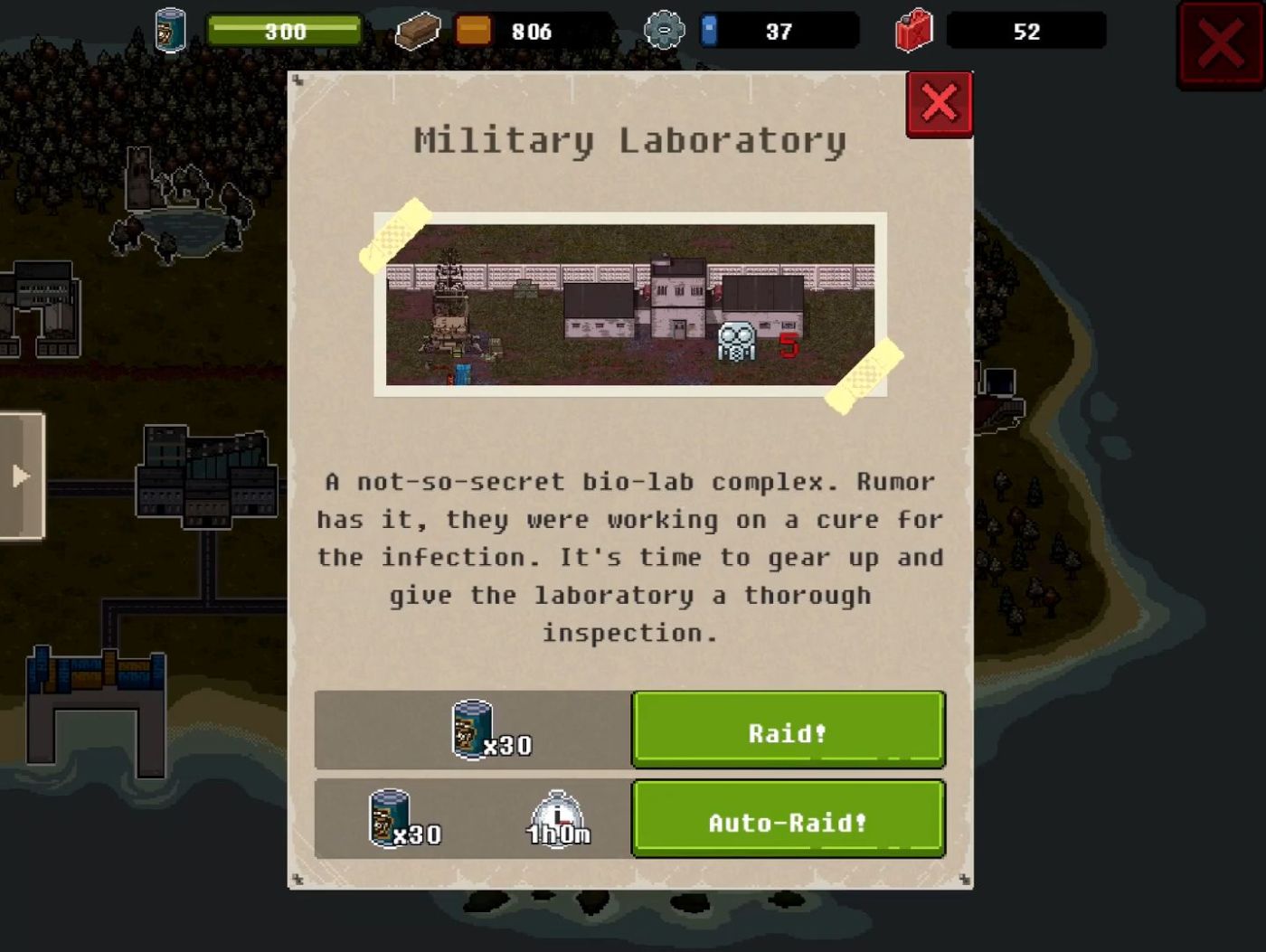1266x952 pixels.
Task: Choose the Auto-Raid! option
Action: tap(788, 819)
